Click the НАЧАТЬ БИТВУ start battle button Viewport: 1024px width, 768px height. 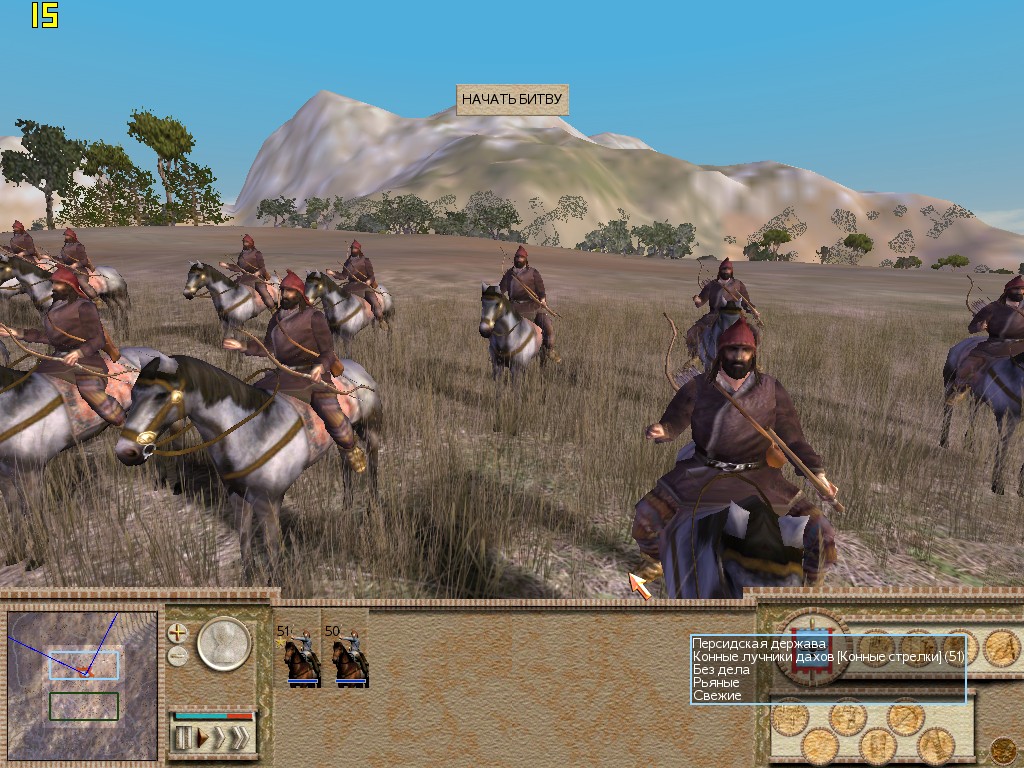512,100
